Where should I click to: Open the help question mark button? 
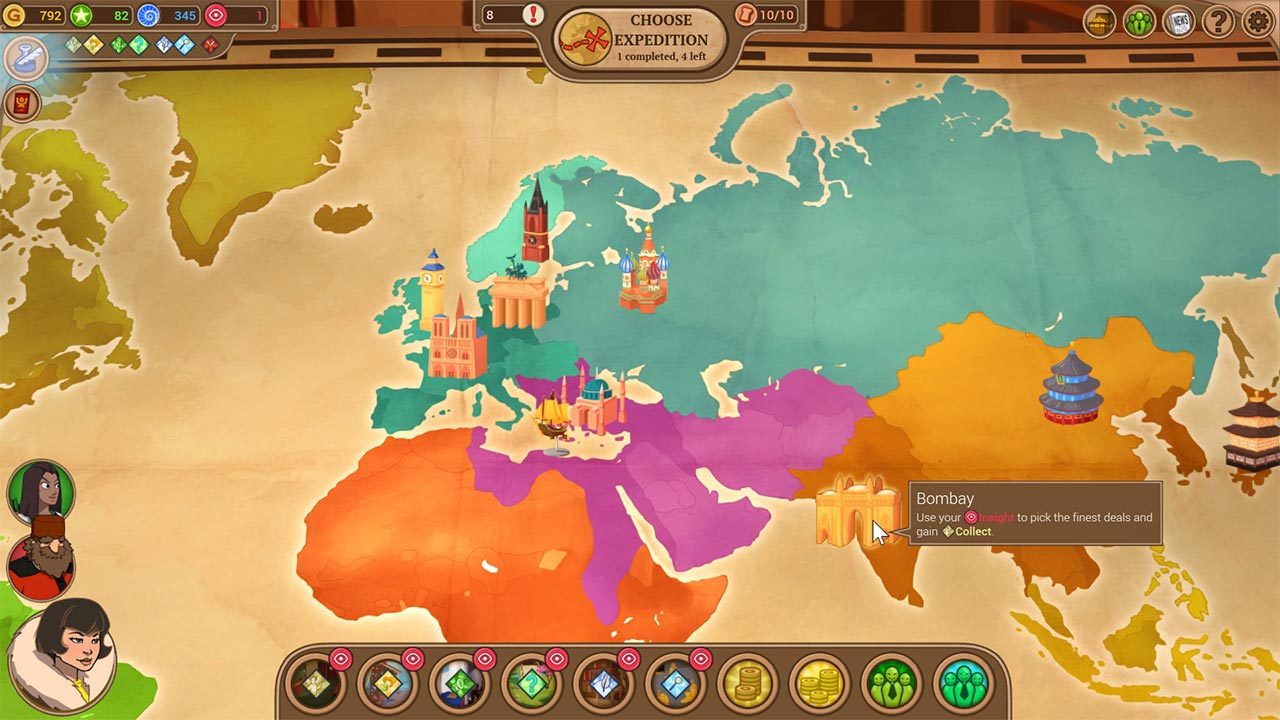click(1218, 21)
